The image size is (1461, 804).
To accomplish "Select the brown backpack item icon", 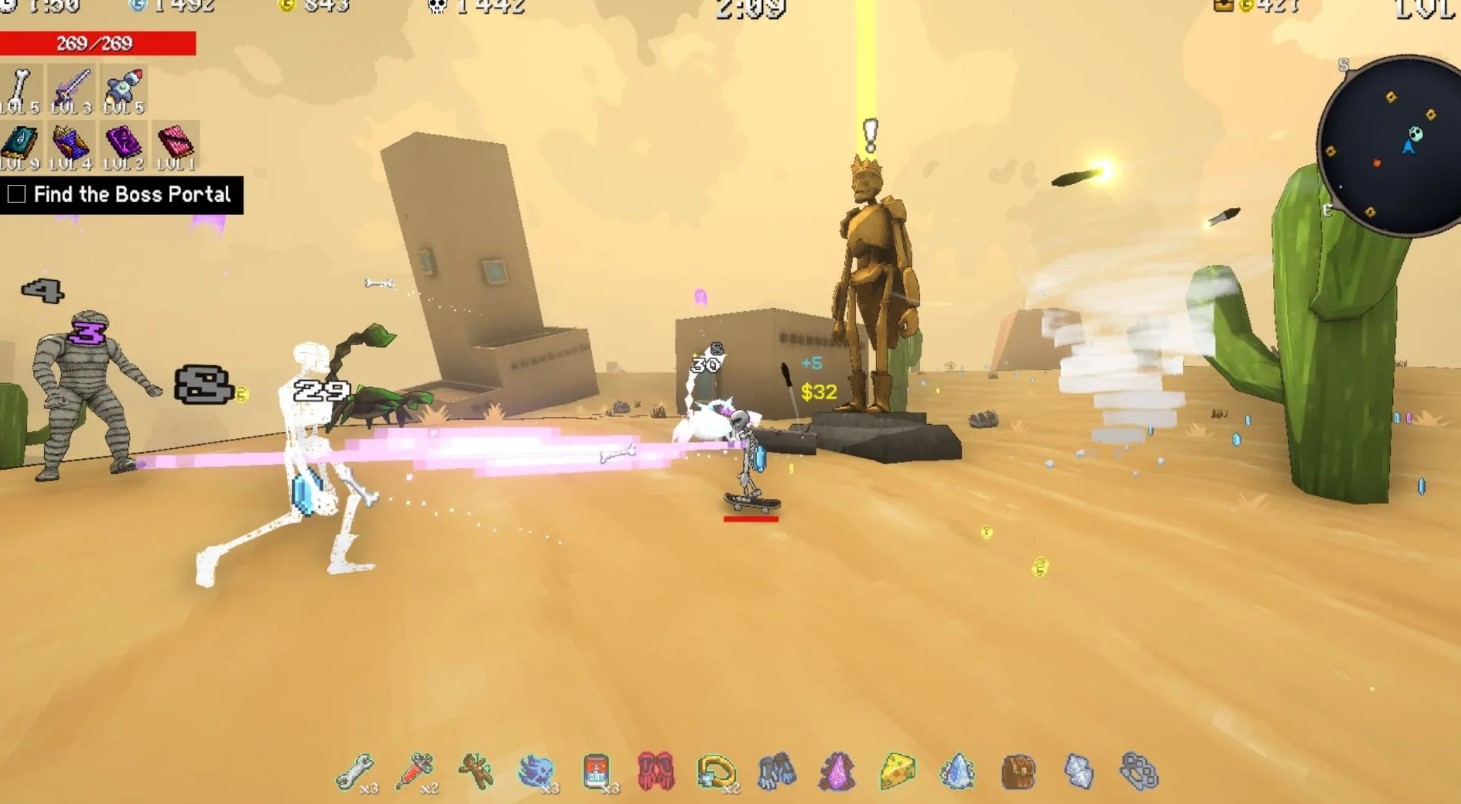I will coord(1018,771).
